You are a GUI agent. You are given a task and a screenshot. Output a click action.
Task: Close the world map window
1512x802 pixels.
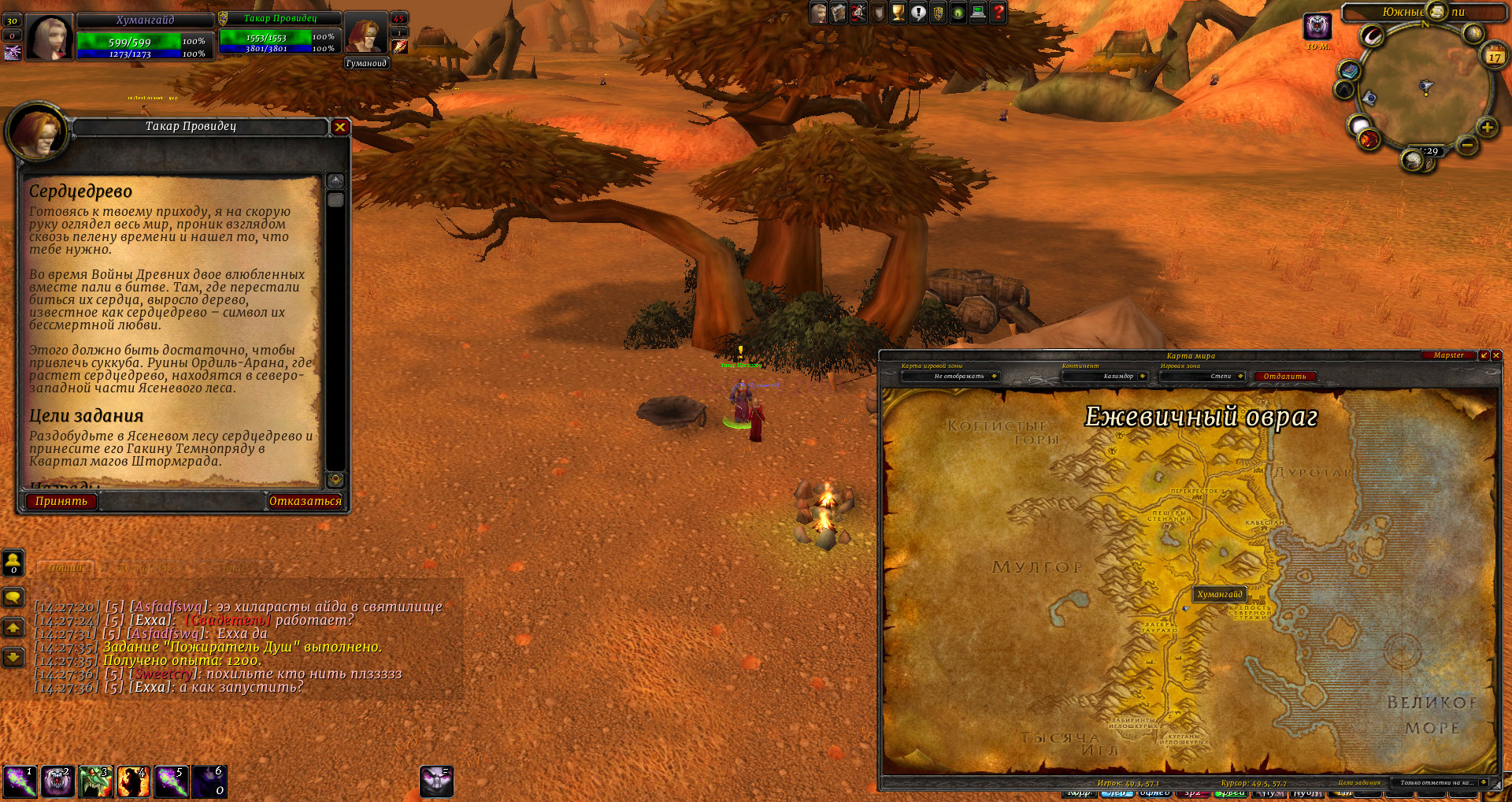click(1496, 355)
